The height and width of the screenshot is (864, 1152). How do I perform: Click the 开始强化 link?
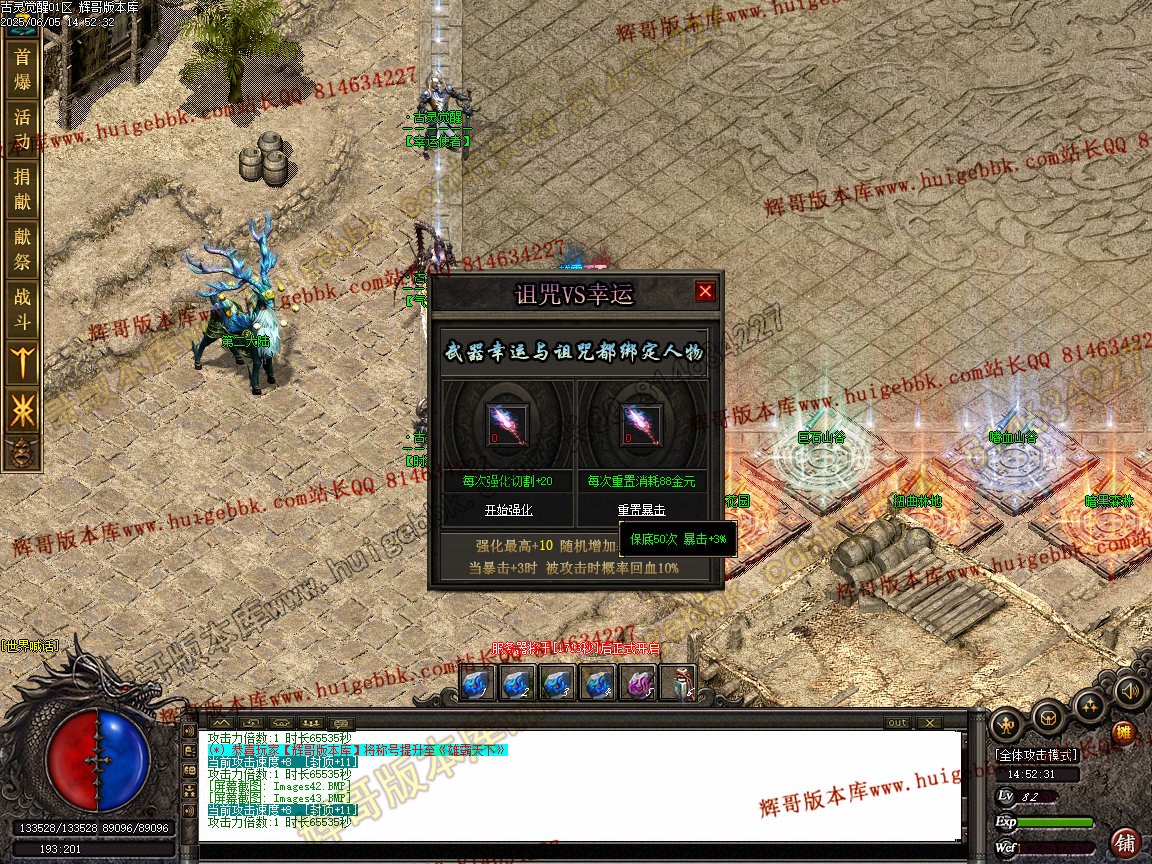pyautogui.click(x=508, y=510)
